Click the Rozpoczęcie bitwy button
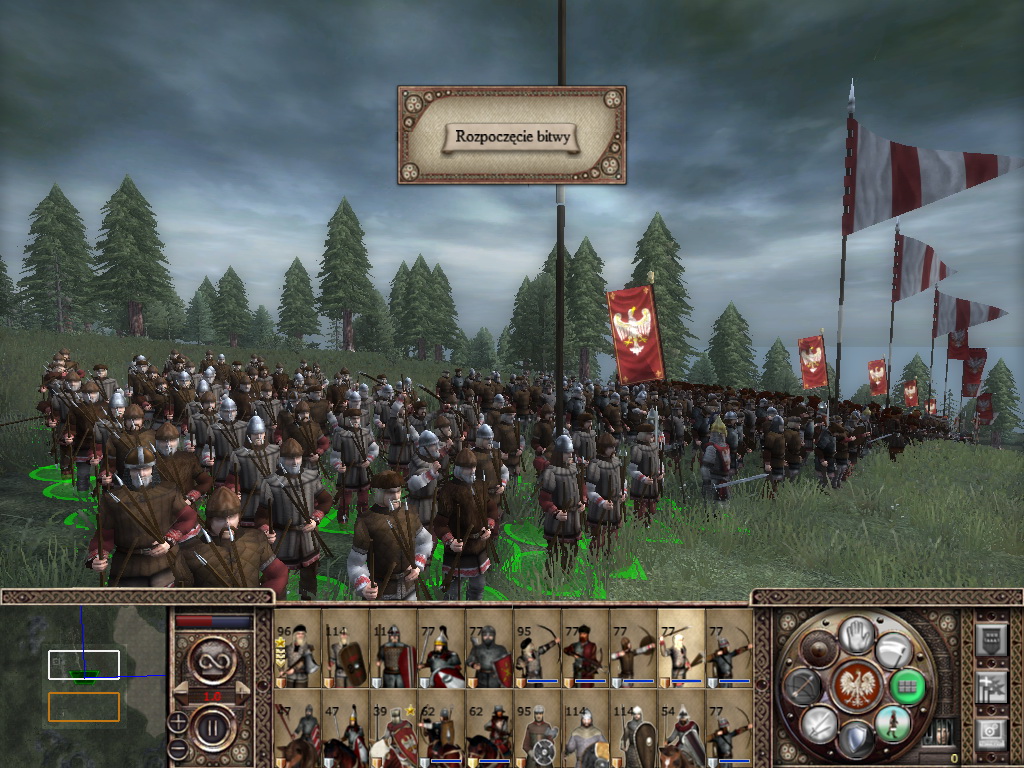 [512, 136]
